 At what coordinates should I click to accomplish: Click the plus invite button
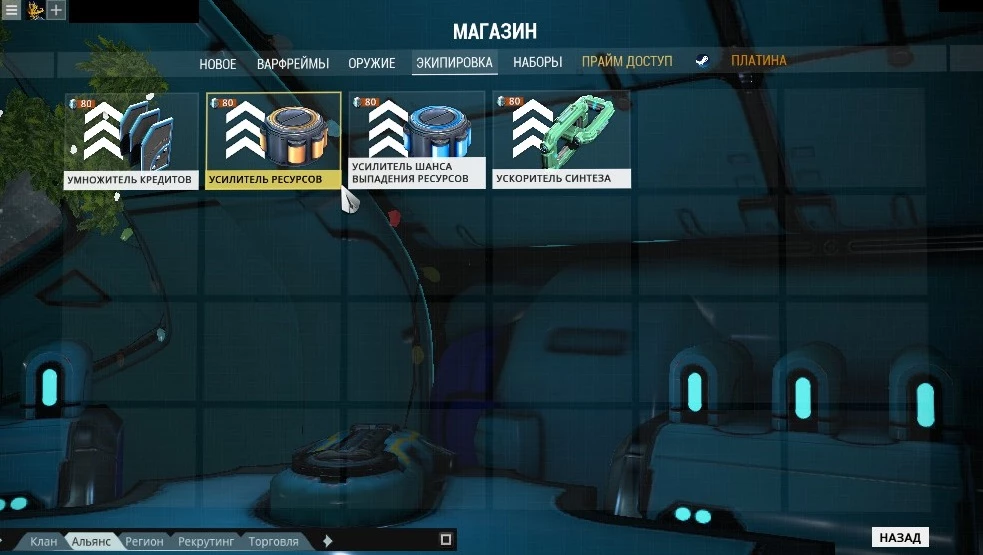pos(57,10)
